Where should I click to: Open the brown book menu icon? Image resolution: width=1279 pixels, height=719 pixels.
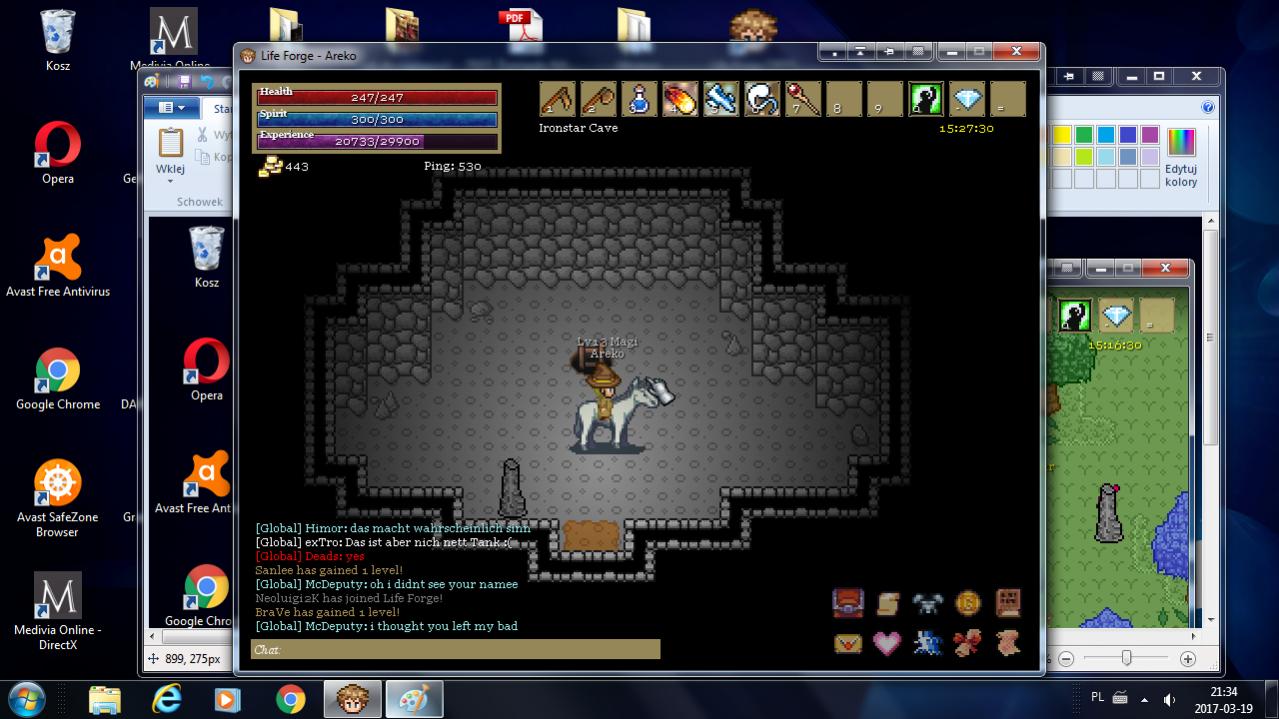pyautogui.click(x=1007, y=603)
